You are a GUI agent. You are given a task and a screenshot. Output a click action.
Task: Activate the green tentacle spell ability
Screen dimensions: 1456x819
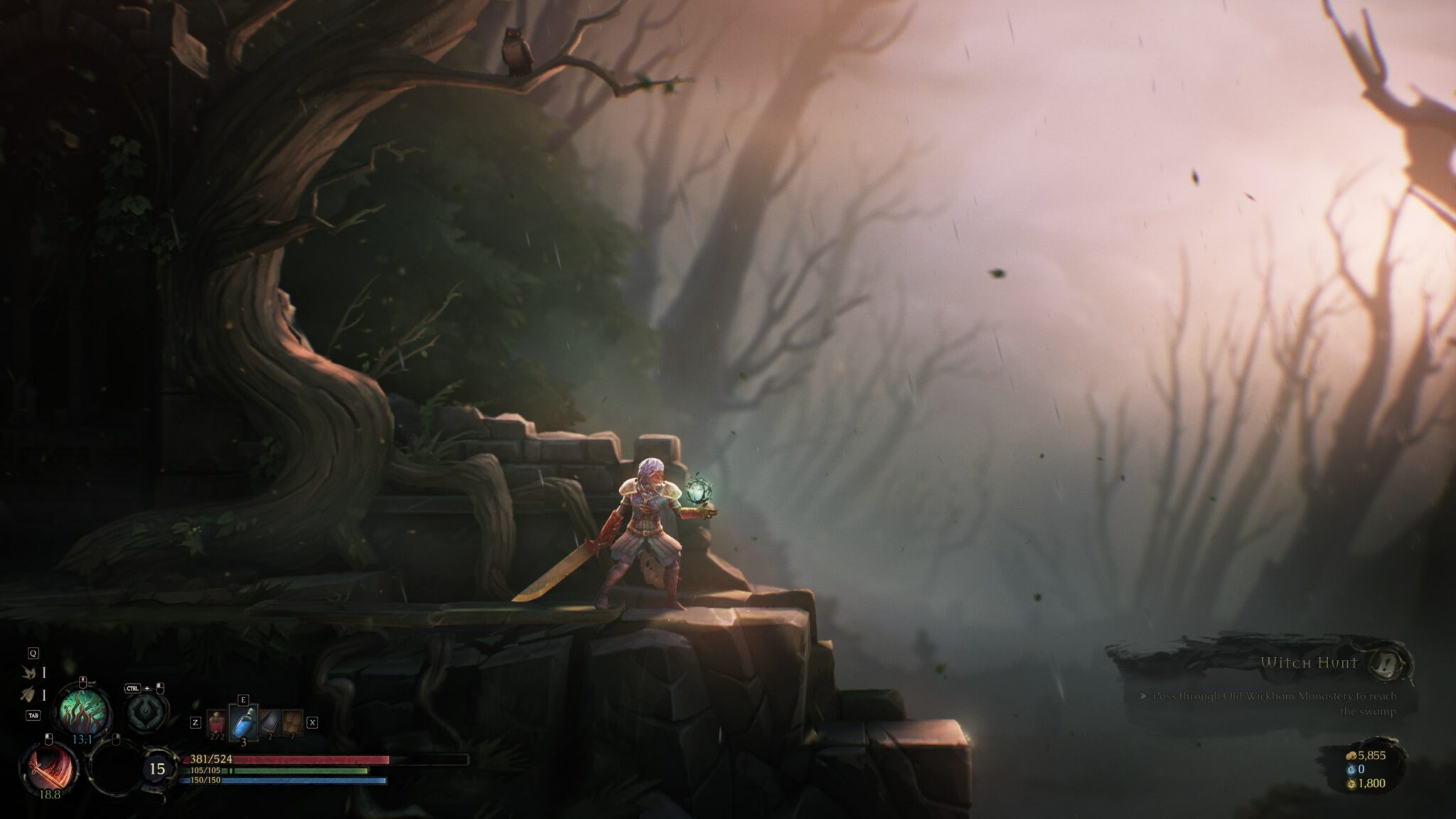pyautogui.click(x=83, y=707)
